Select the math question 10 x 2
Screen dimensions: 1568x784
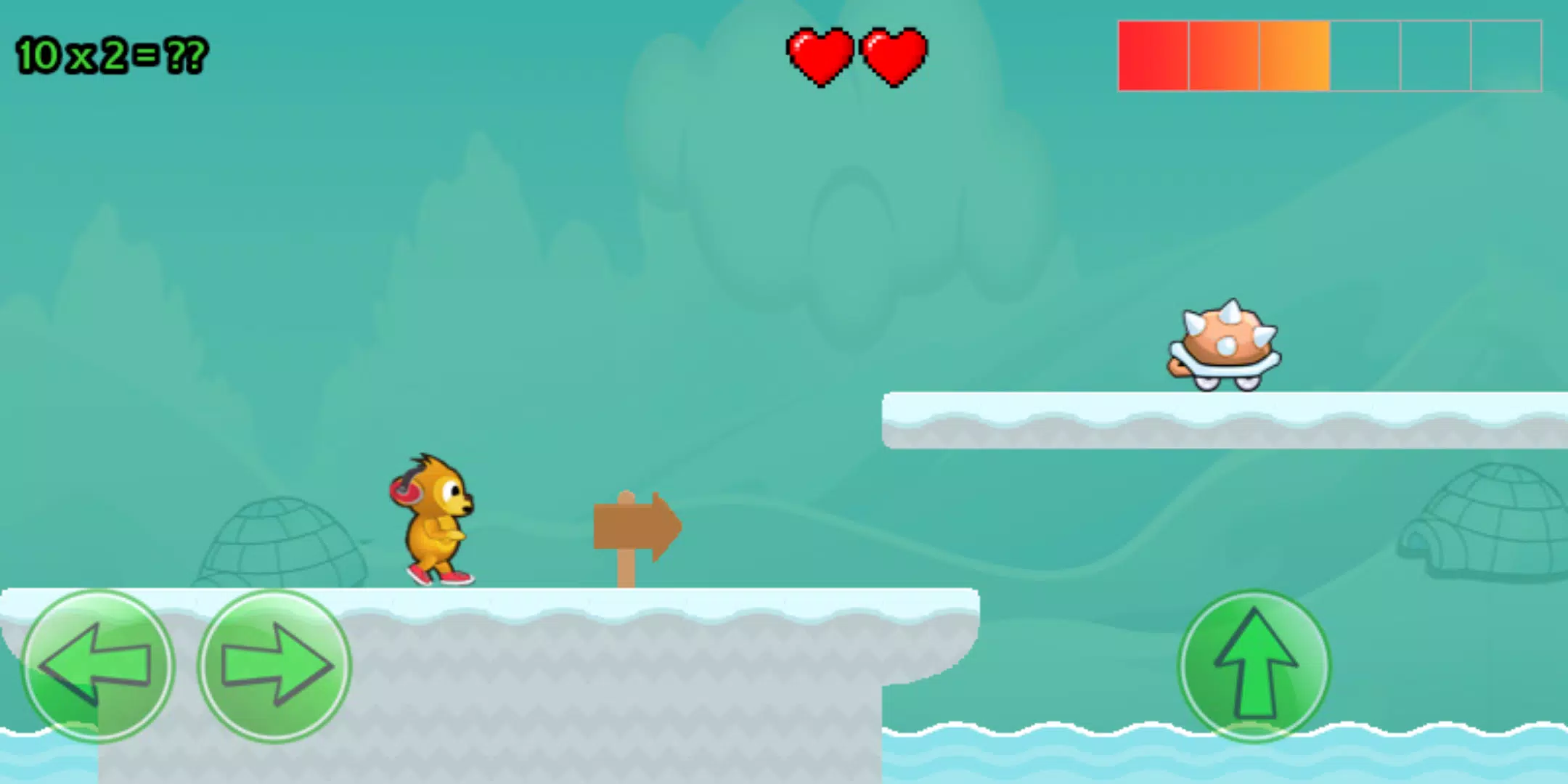pos(109,52)
